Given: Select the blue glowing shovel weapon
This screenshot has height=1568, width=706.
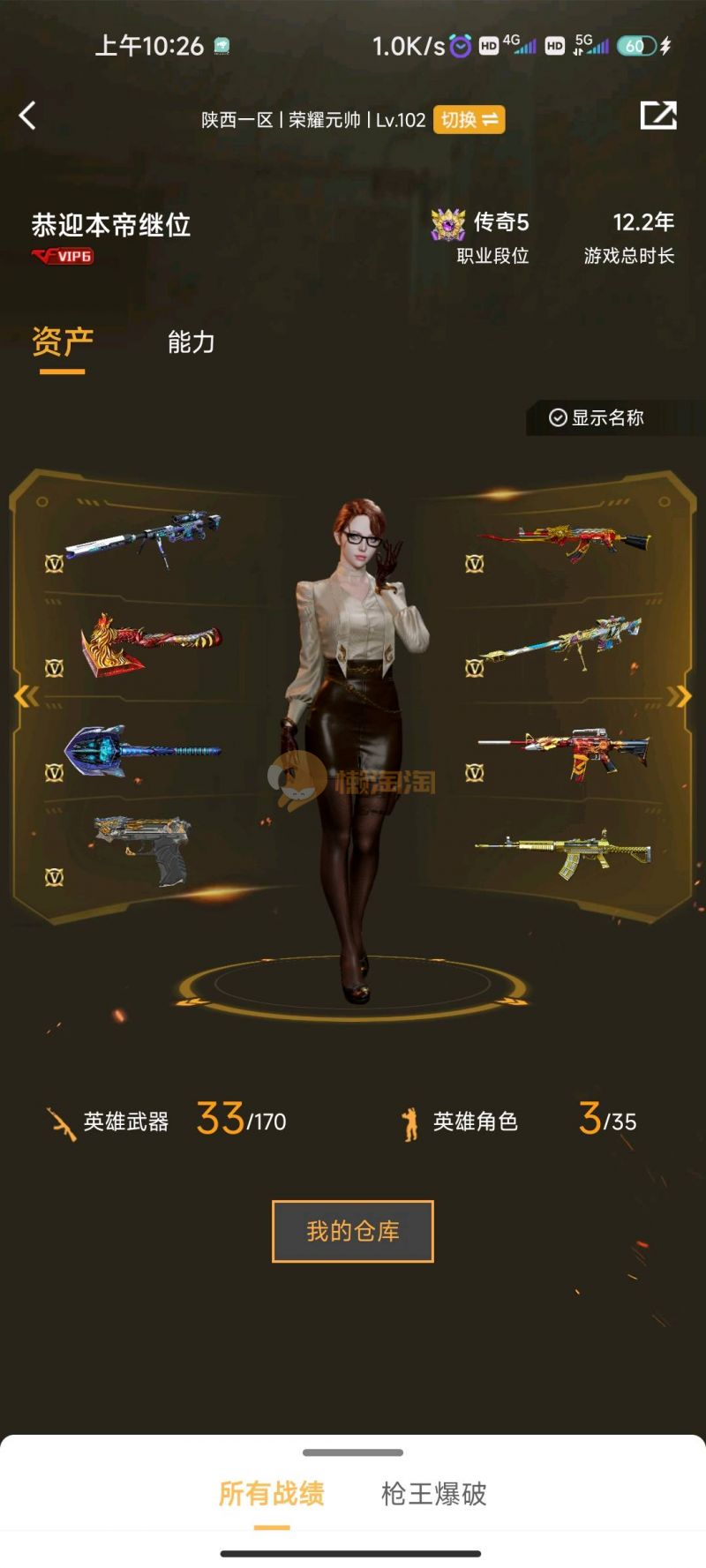Looking at the screenshot, I should click(x=141, y=751).
